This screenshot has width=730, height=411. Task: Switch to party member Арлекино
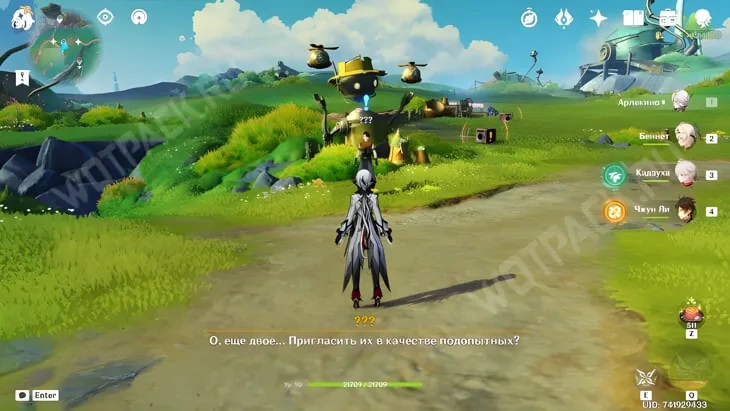tap(681, 100)
